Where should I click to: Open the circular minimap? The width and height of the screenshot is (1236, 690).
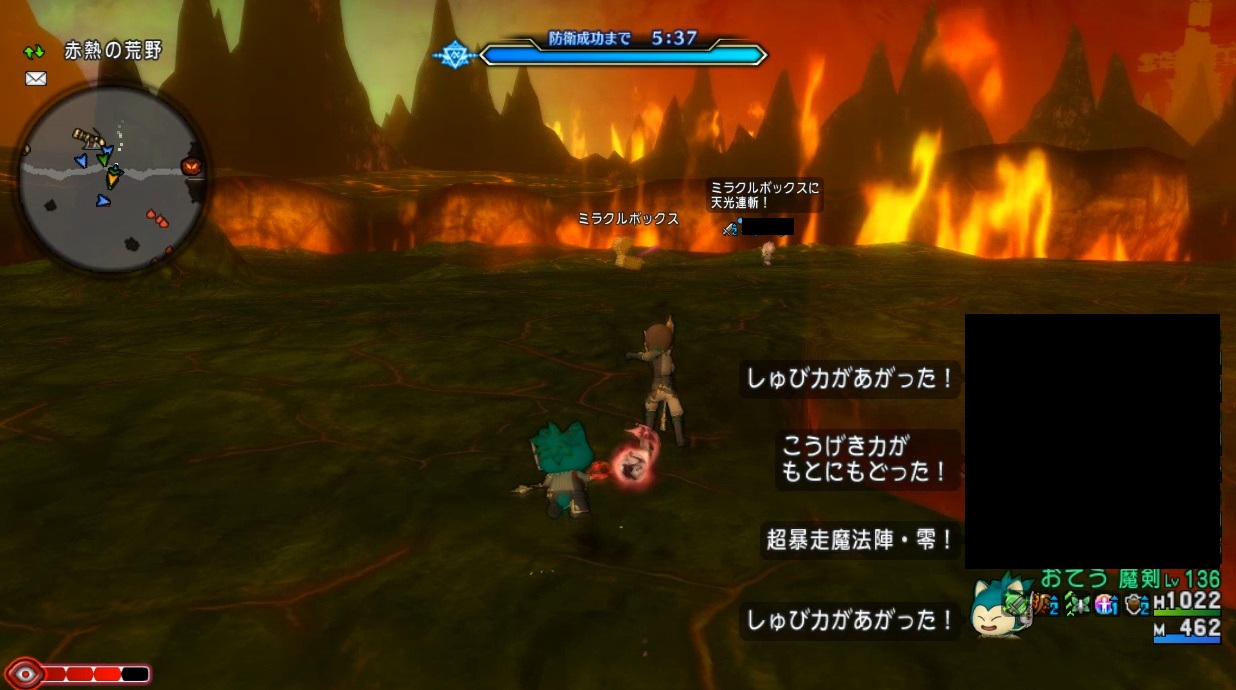point(111,177)
